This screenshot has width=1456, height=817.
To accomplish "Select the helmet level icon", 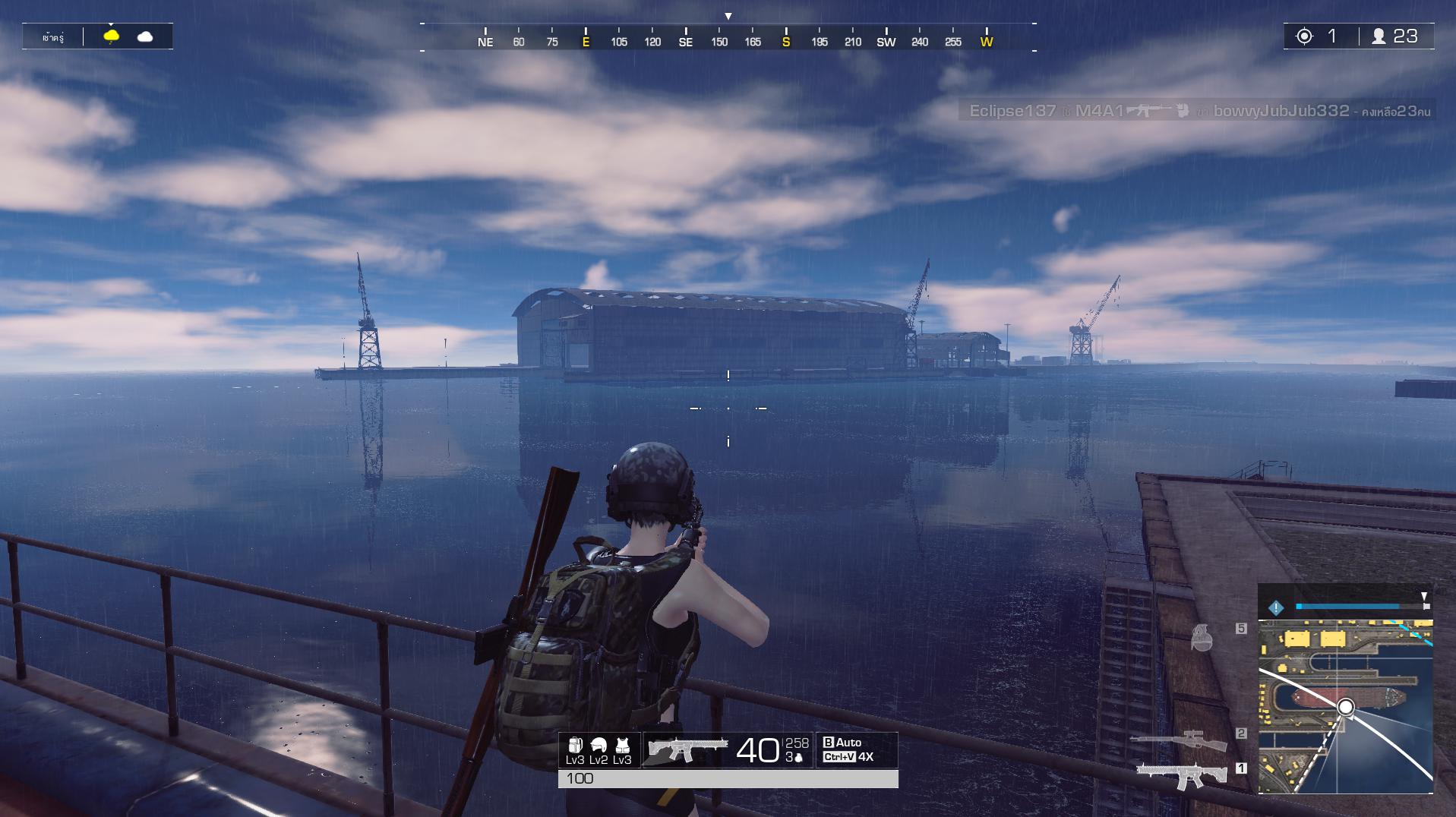I will [x=599, y=746].
